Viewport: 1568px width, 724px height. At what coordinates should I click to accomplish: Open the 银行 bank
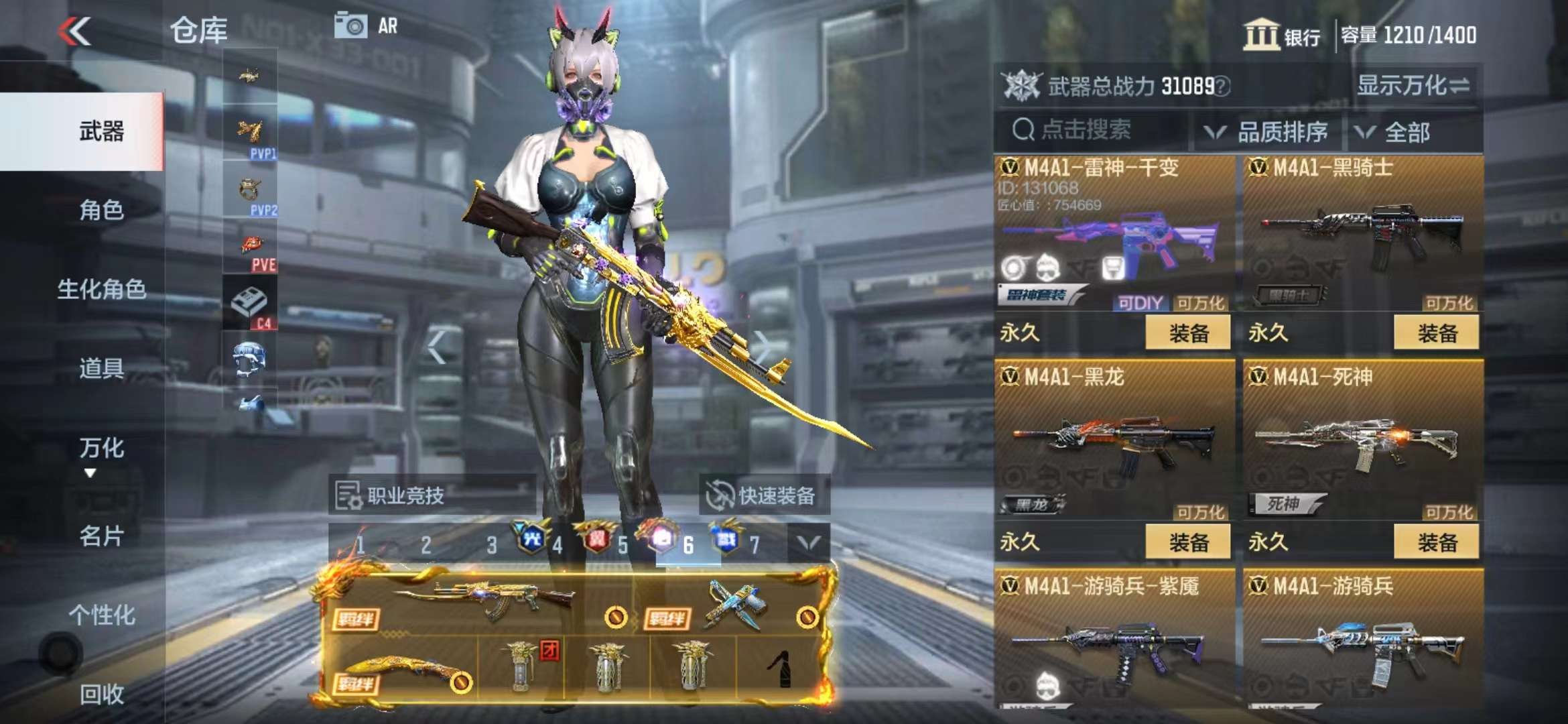1282,35
